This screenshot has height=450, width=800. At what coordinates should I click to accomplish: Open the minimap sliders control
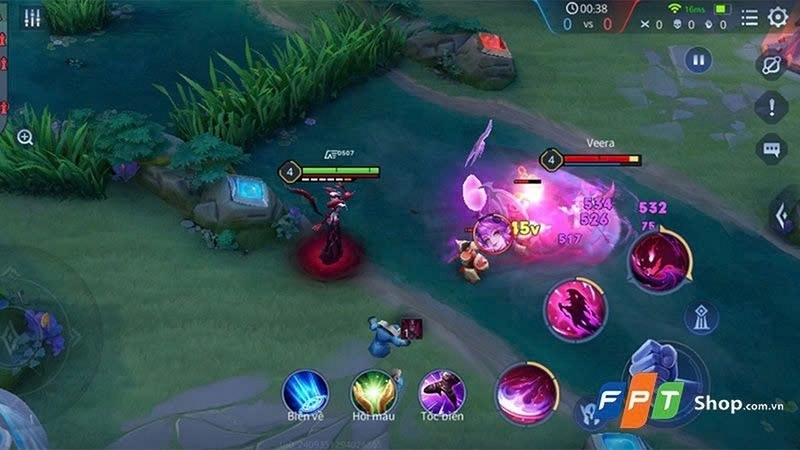(33, 19)
